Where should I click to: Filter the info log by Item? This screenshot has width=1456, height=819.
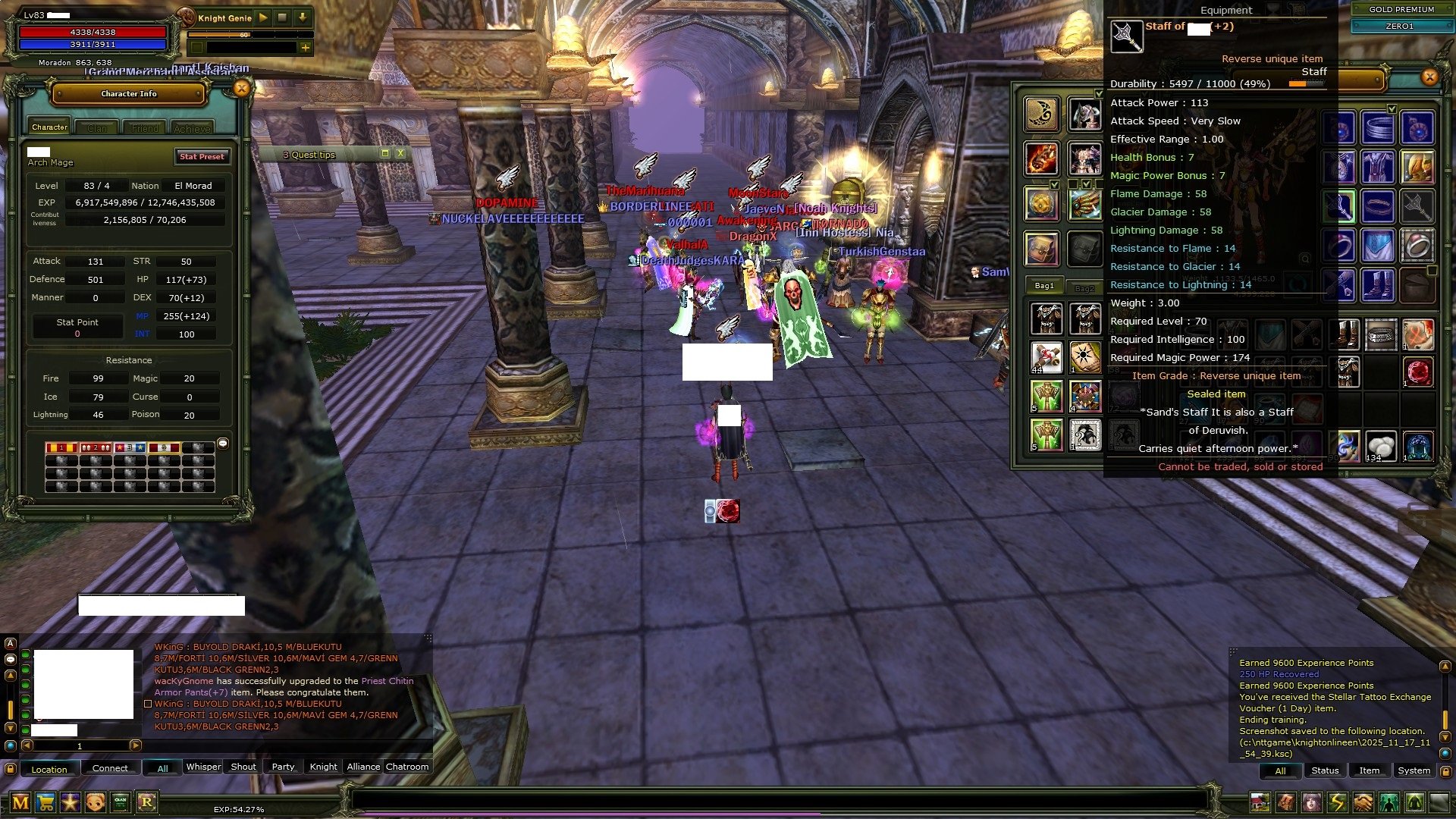coord(1369,770)
